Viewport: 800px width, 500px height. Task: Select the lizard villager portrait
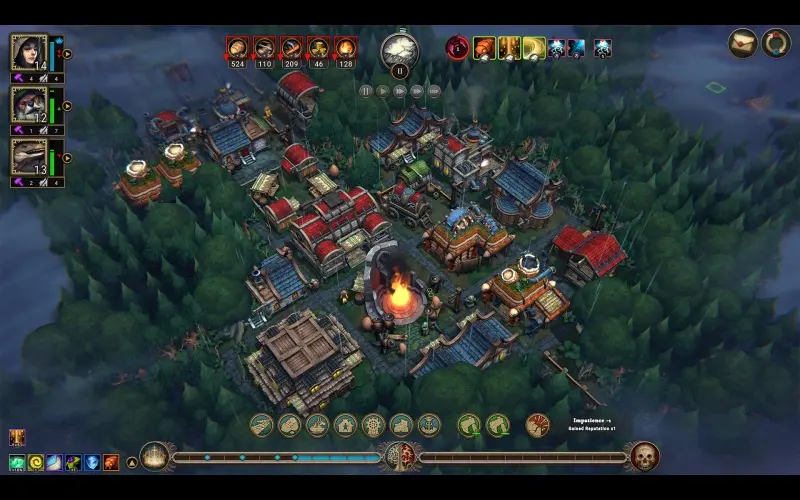(29, 156)
